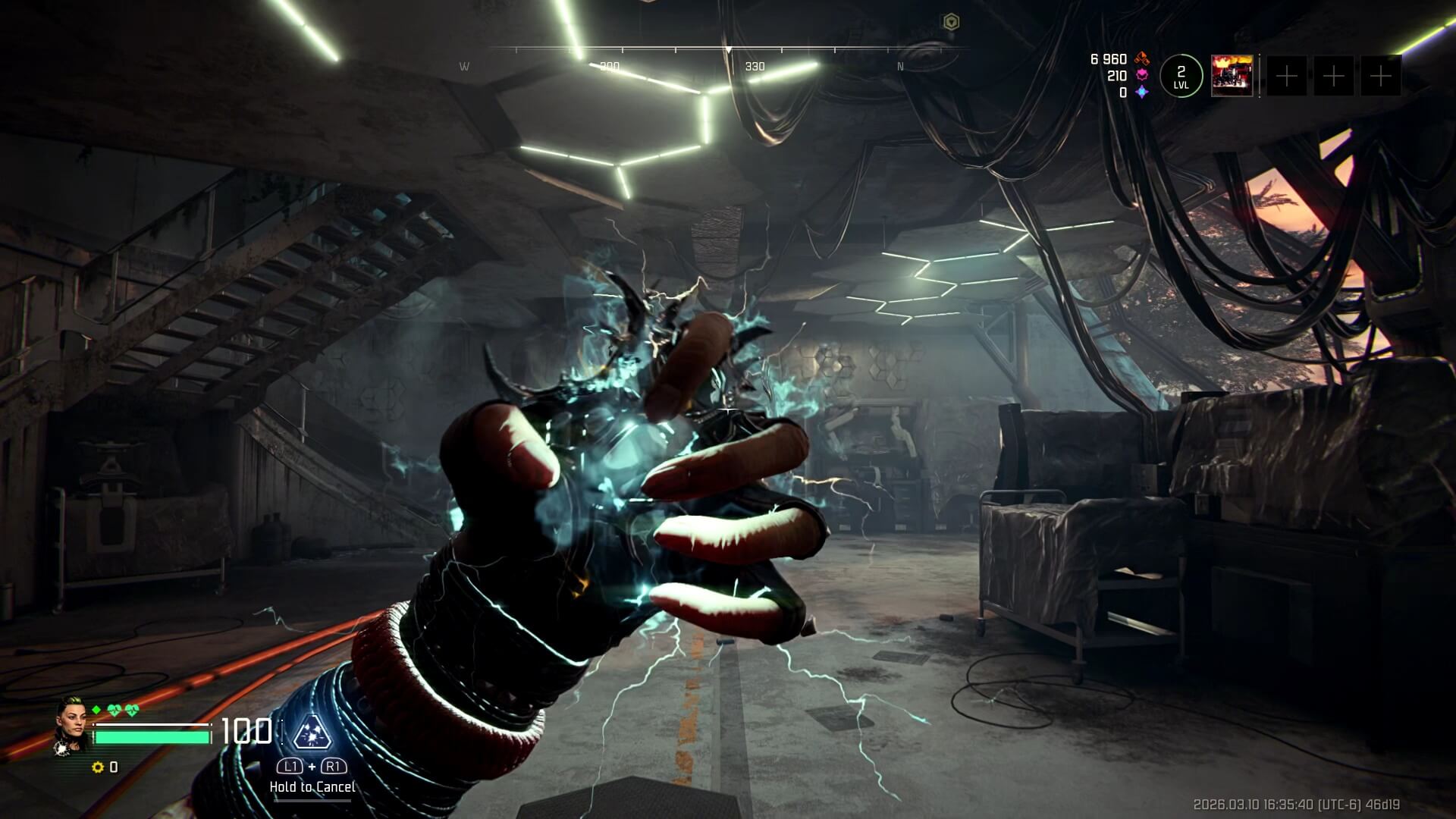Click the pink badge currency icon

pos(1142,76)
